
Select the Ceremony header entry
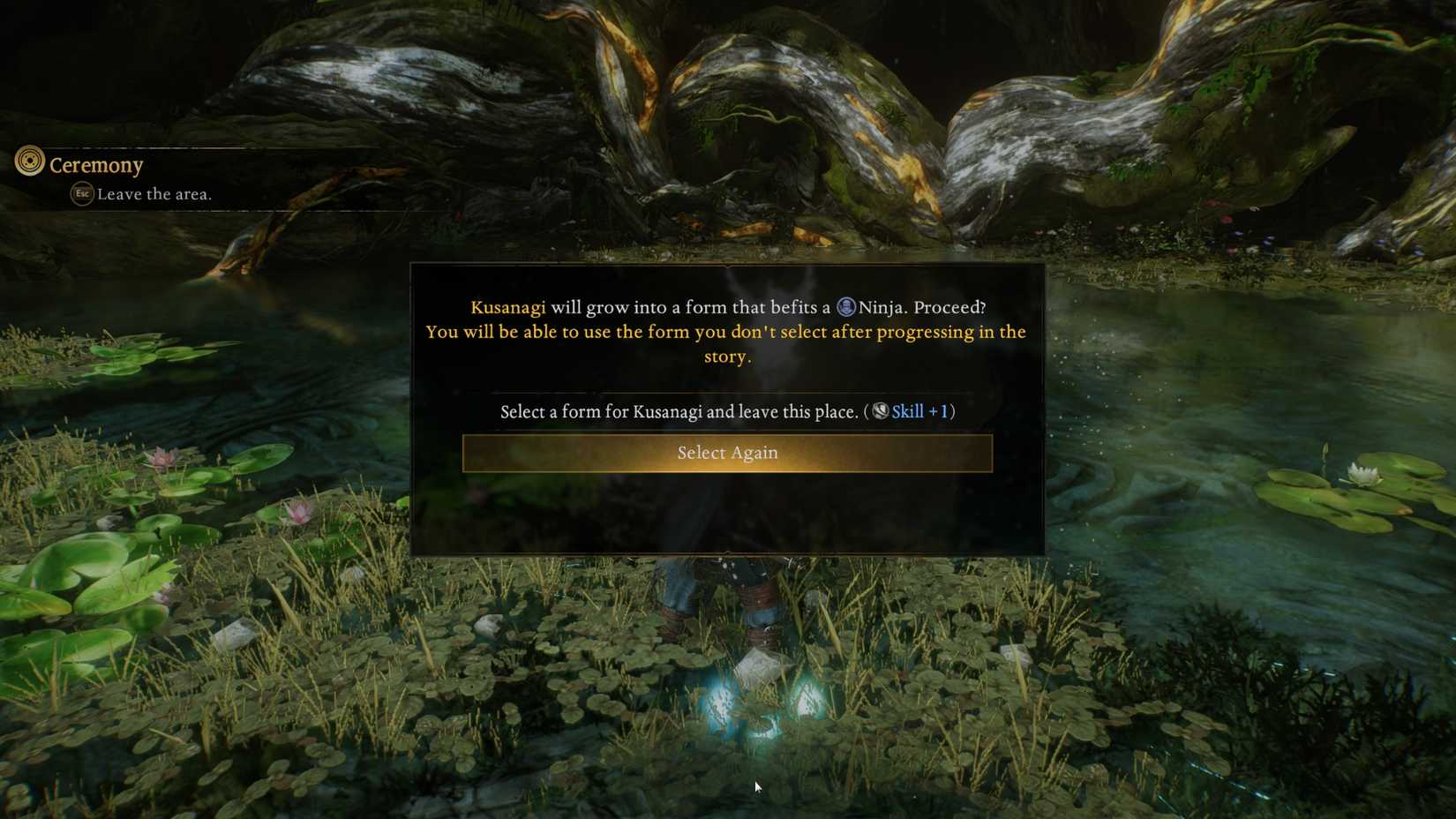pyautogui.click(x=96, y=164)
